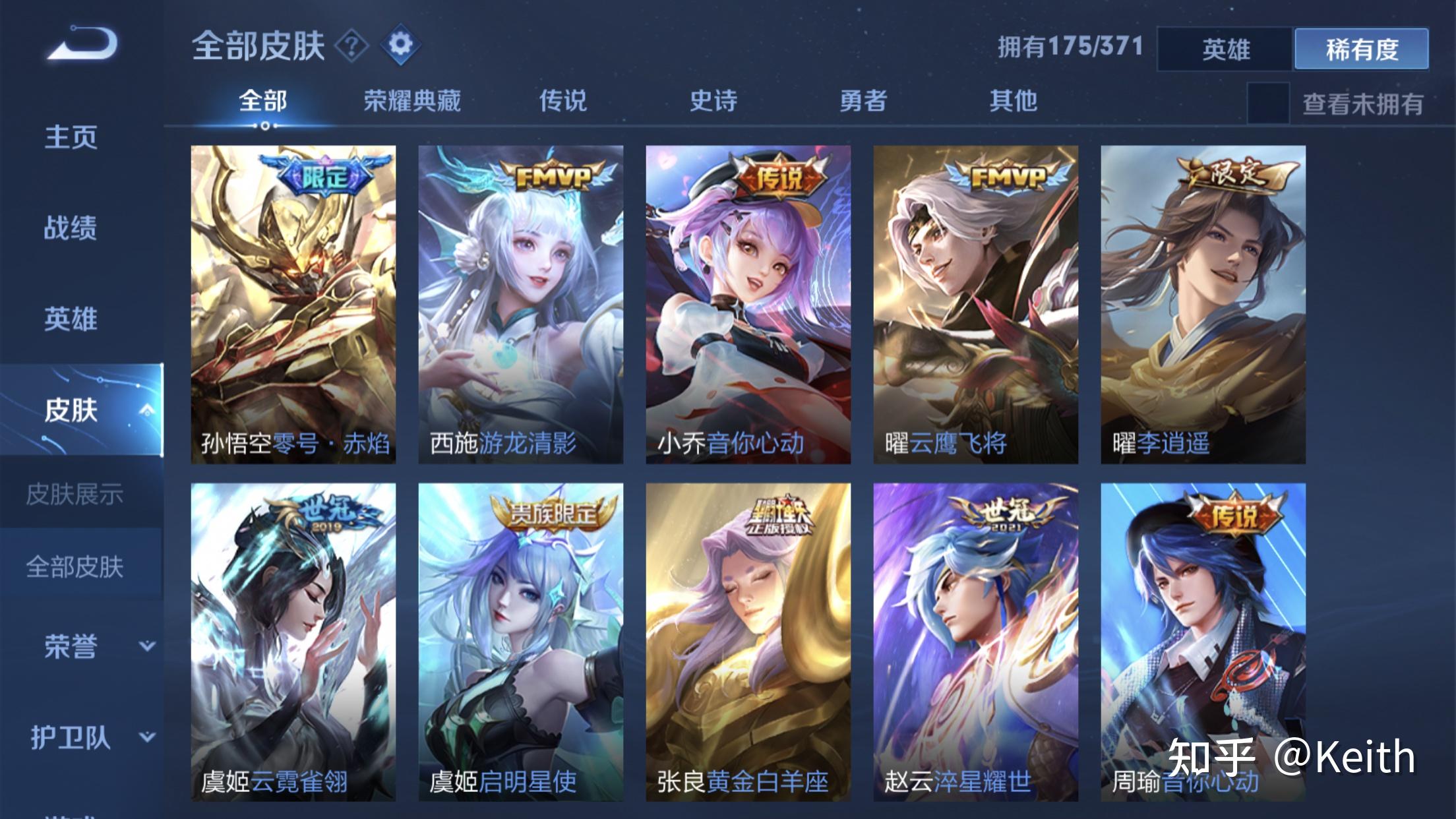This screenshot has width=1456, height=819.
Task: Open the settings gear next to 全部皮肤
Action: pos(400,45)
